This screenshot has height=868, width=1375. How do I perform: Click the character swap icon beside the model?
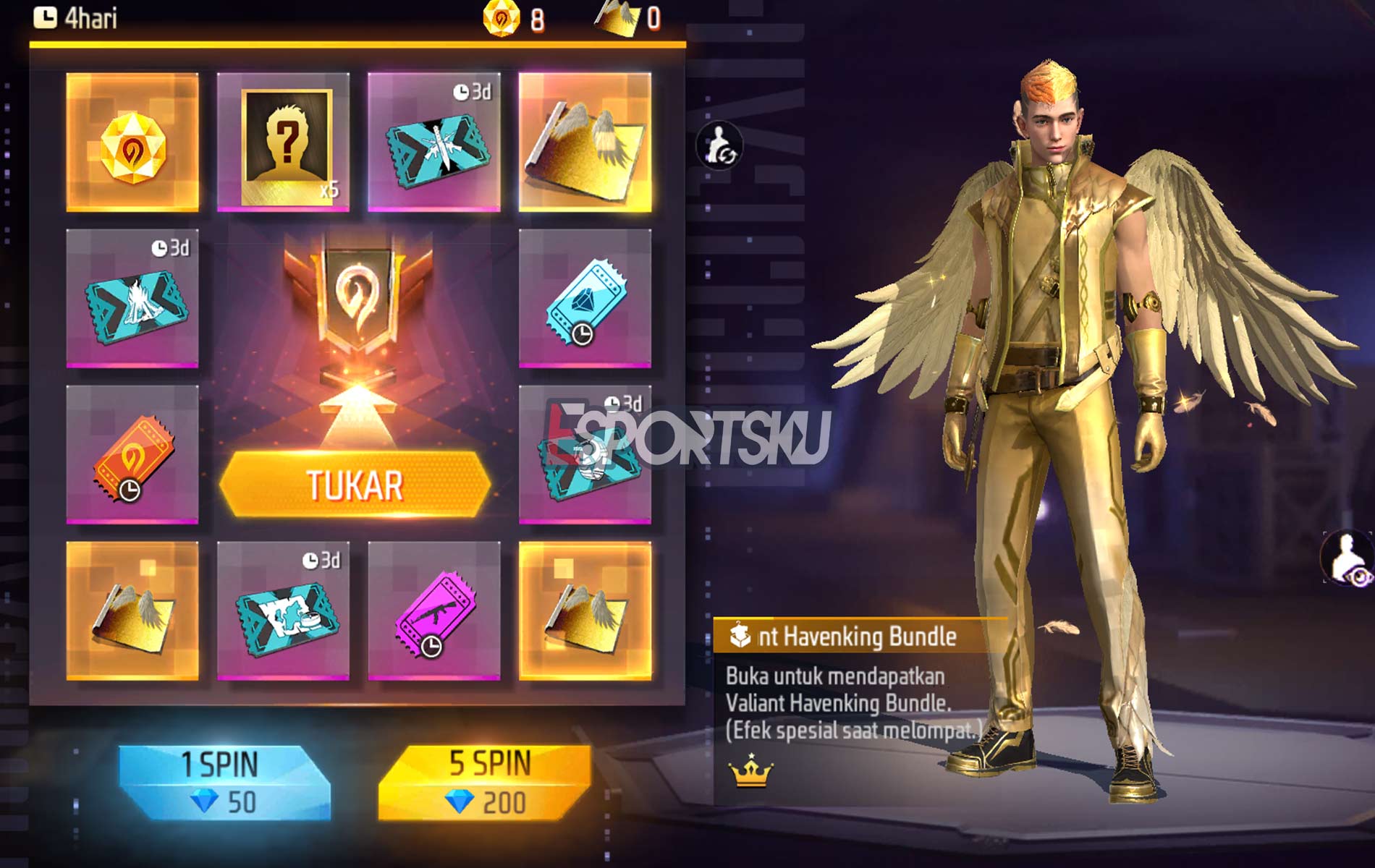(720, 145)
